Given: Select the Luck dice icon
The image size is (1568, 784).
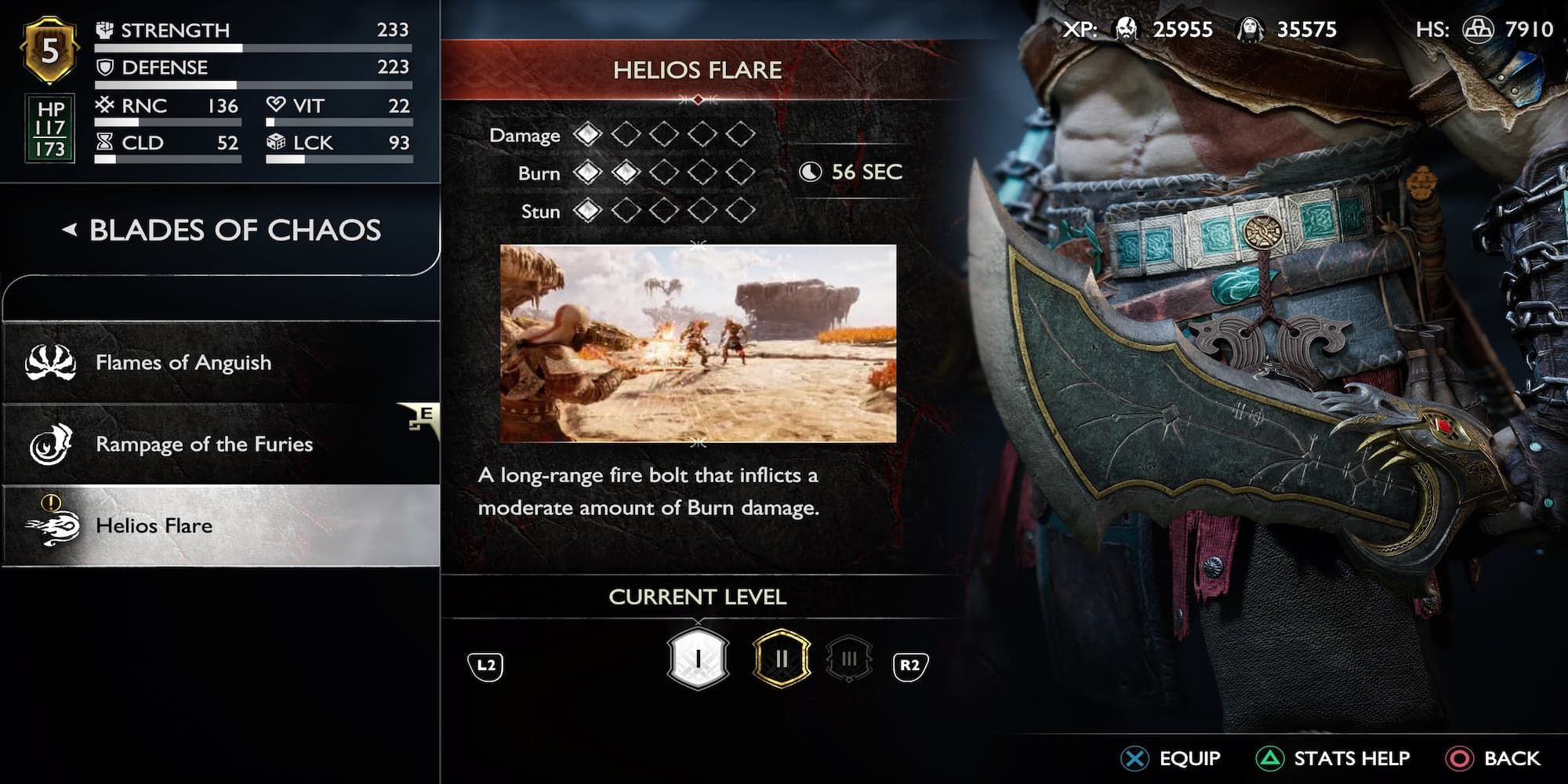Looking at the screenshot, I should coord(277,143).
